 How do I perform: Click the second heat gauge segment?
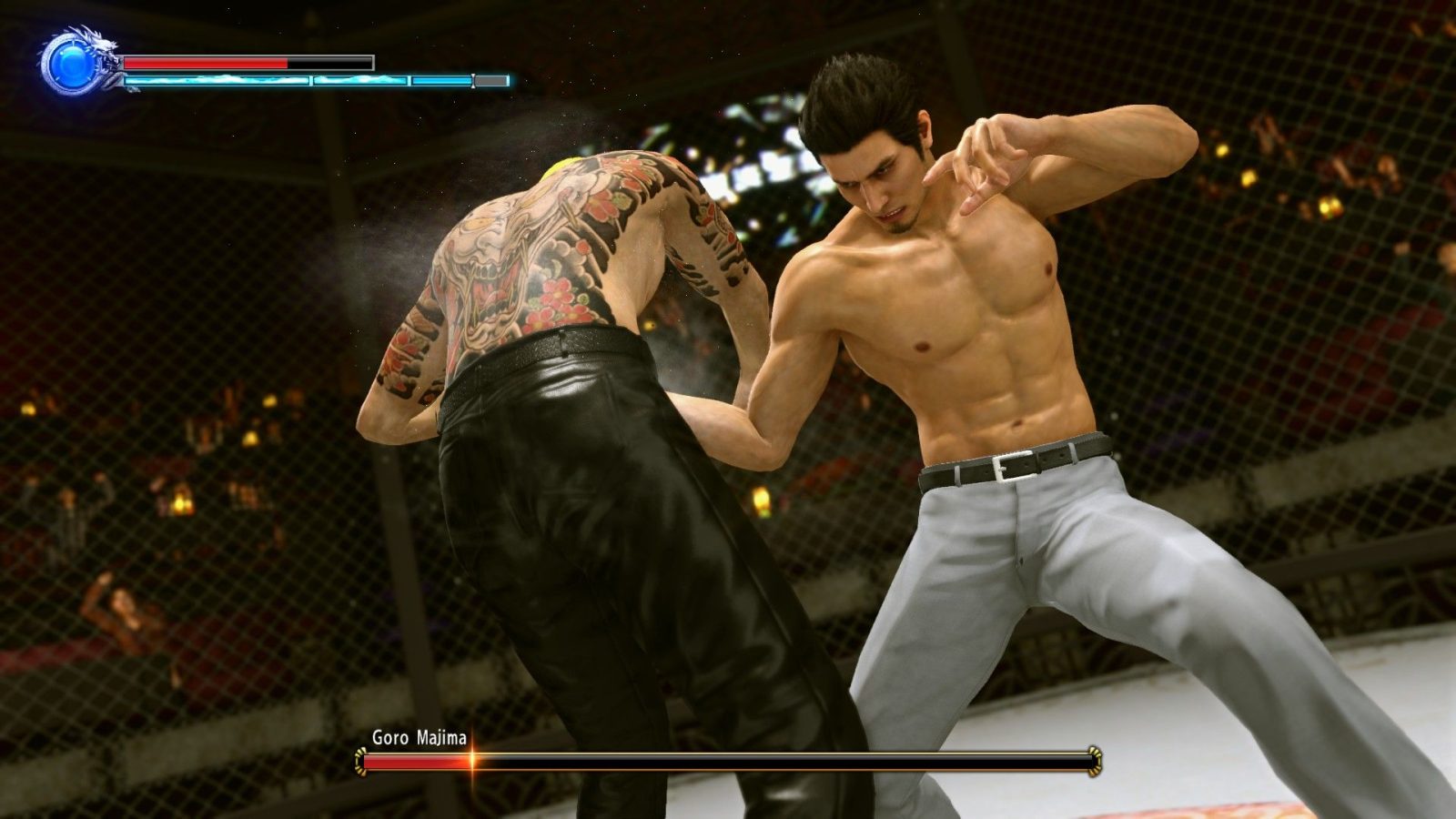point(362,80)
